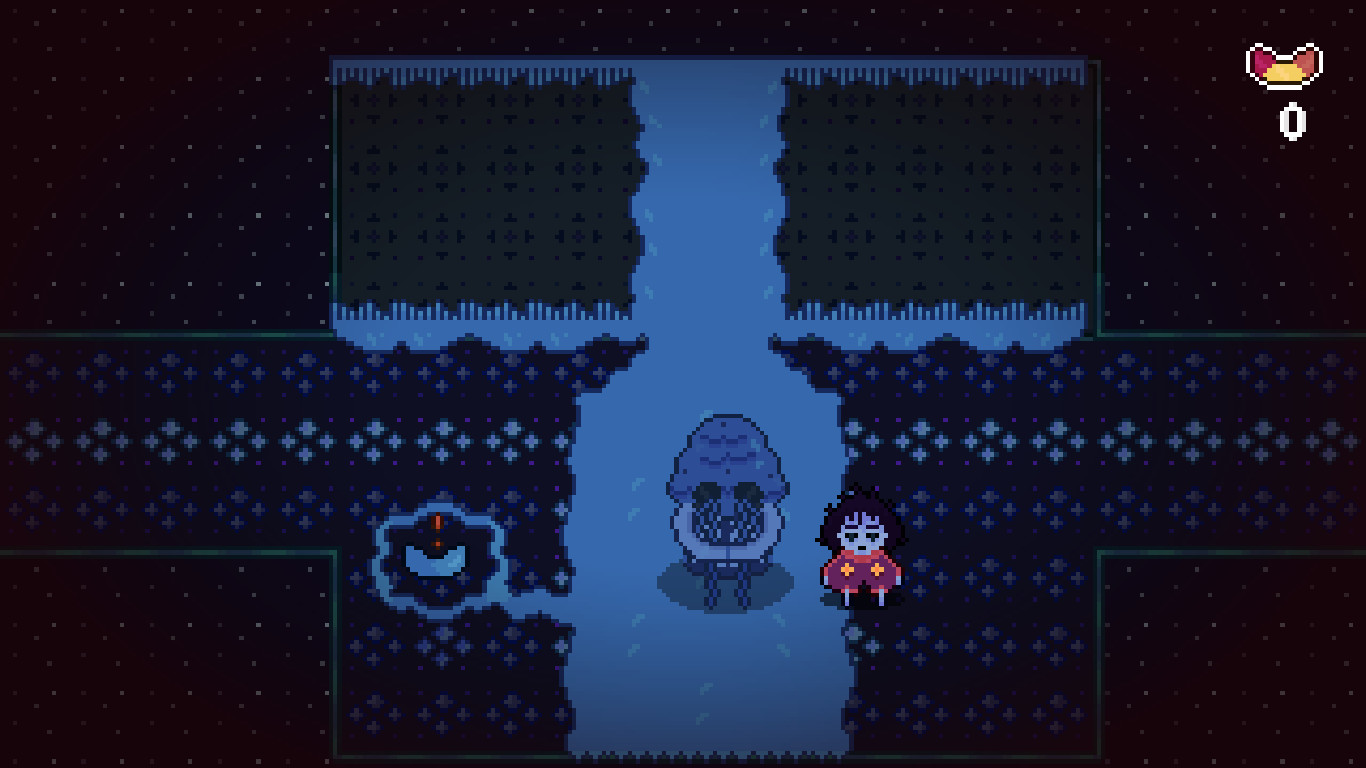Select the player character in the red dress
Screen dimensions: 1366x768
862,550
